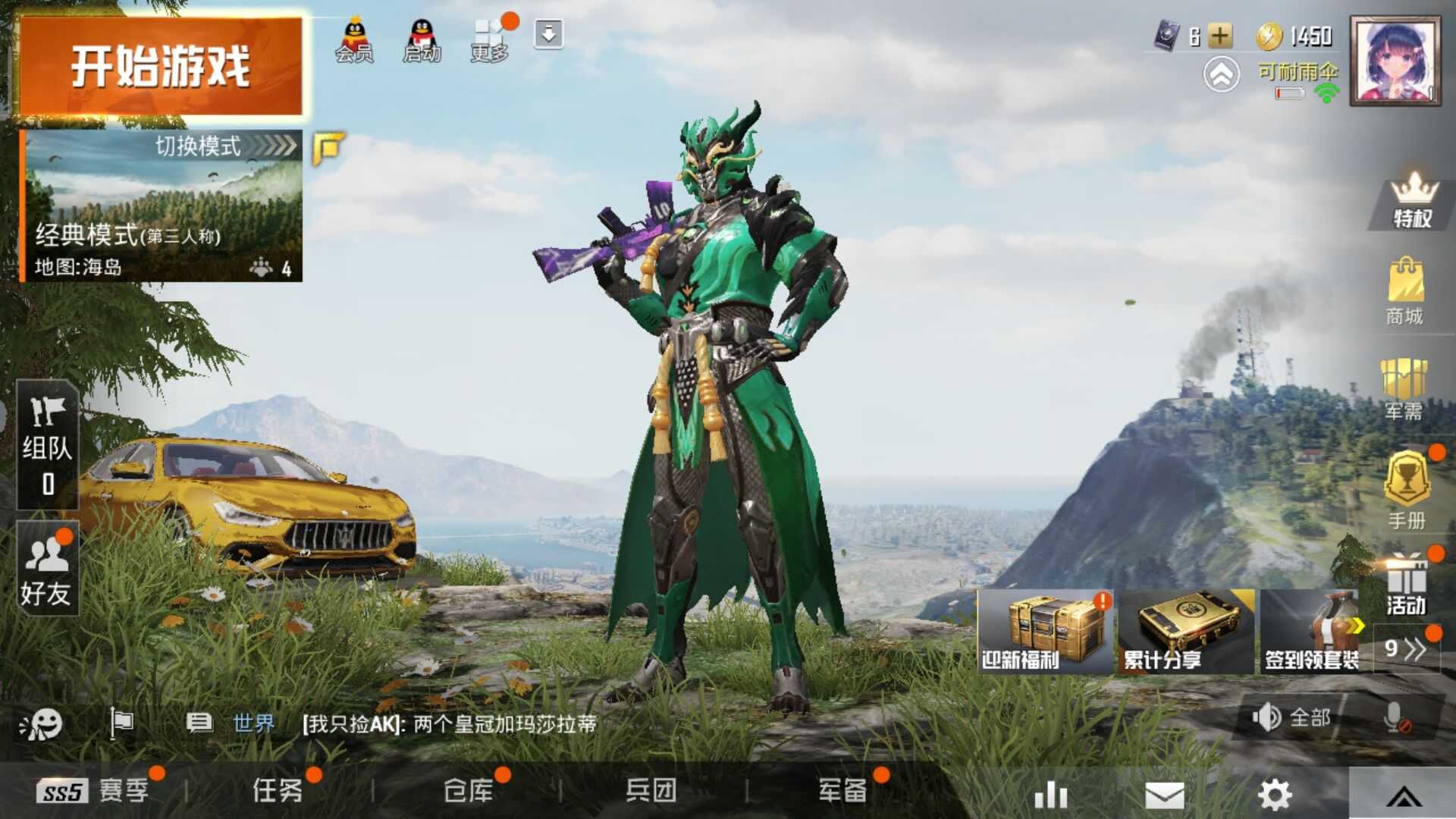Open the 更多 more options icon
The image size is (1456, 819).
point(491,34)
